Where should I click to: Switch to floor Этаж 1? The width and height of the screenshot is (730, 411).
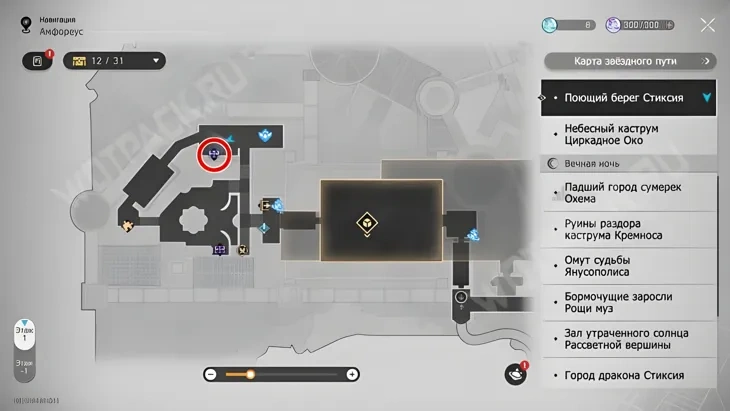[24, 332]
